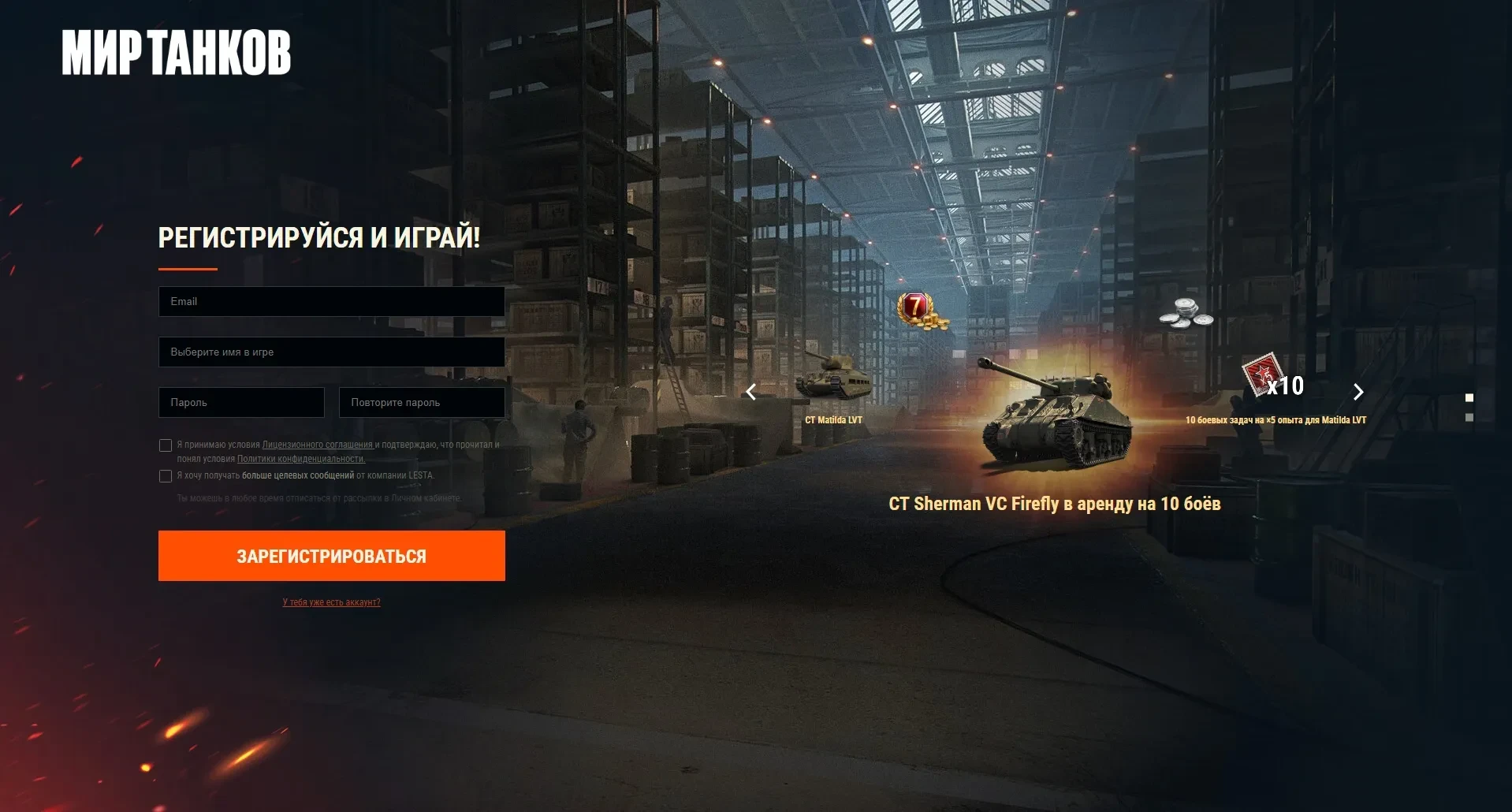Choose the x10 battle missions reward
1512x812 pixels.
[x=1274, y=378]
